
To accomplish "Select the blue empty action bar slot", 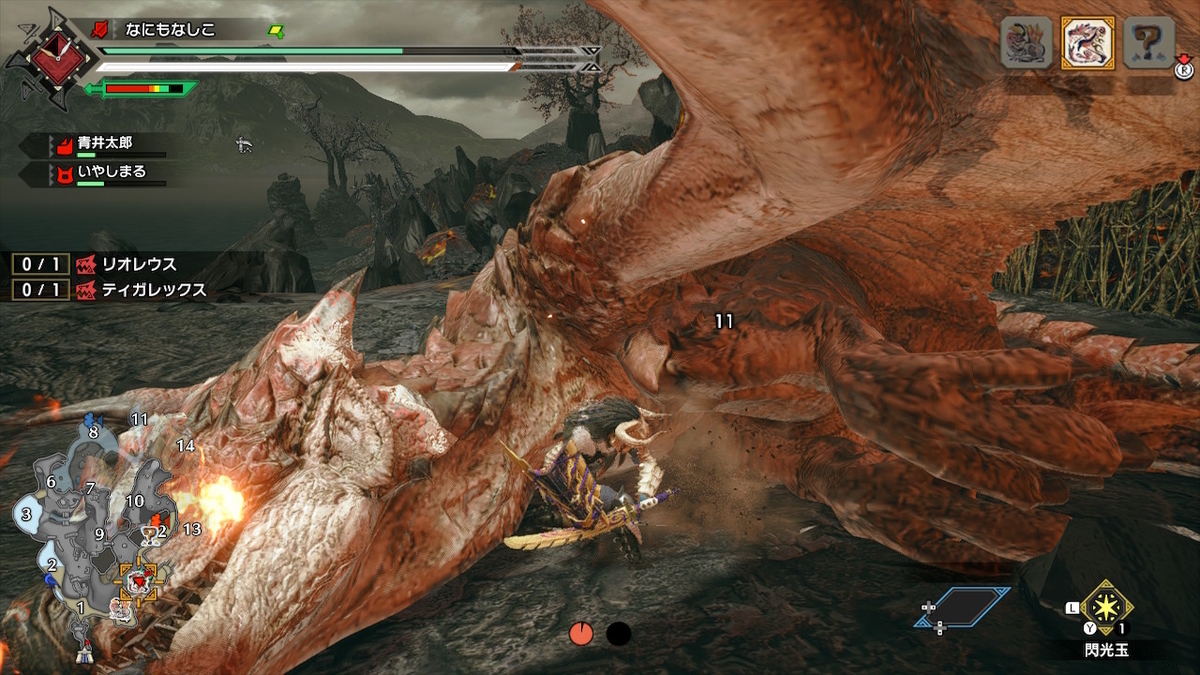I will (x=964, y=607).
